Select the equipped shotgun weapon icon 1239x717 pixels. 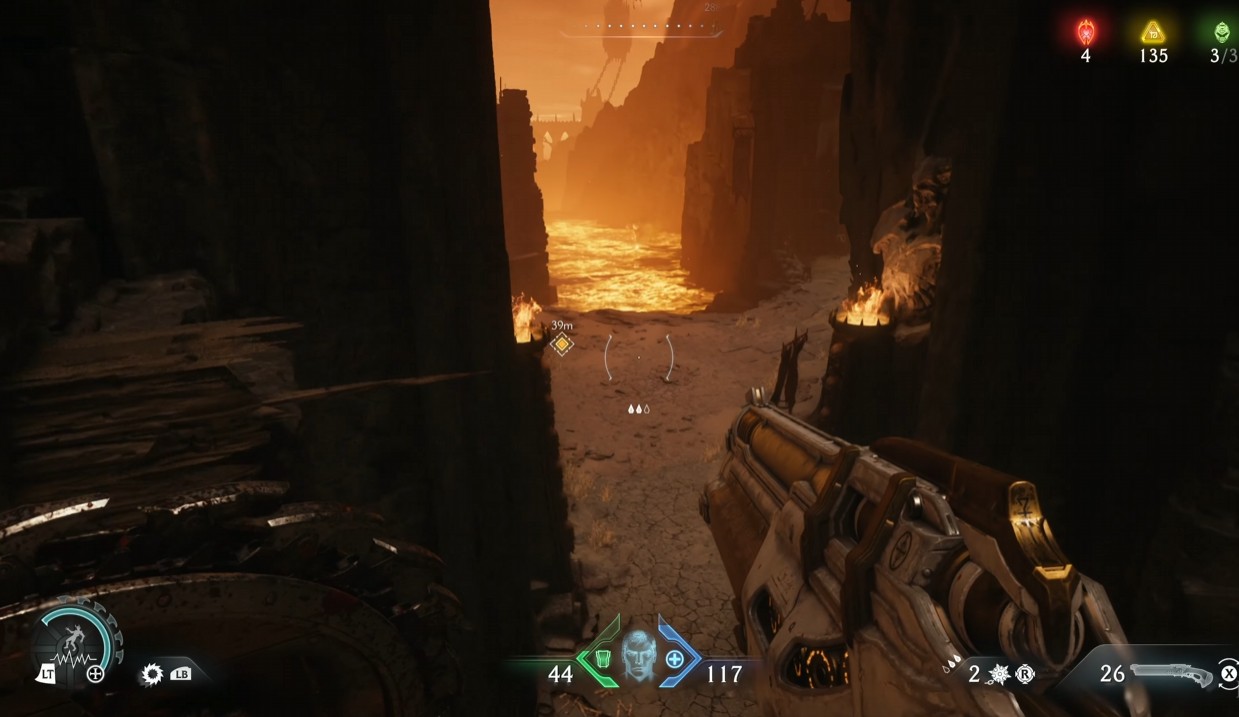point(1172,673)
